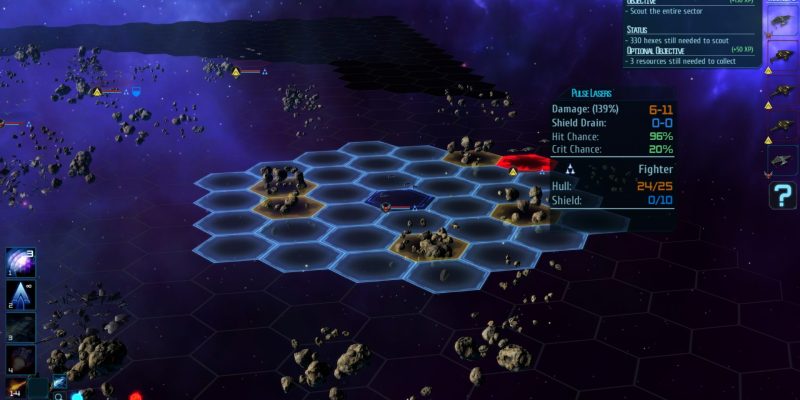Pick the small blue missile icon
Image resolution: width=800 pixels, height=400 pixels.
[59, 383]
